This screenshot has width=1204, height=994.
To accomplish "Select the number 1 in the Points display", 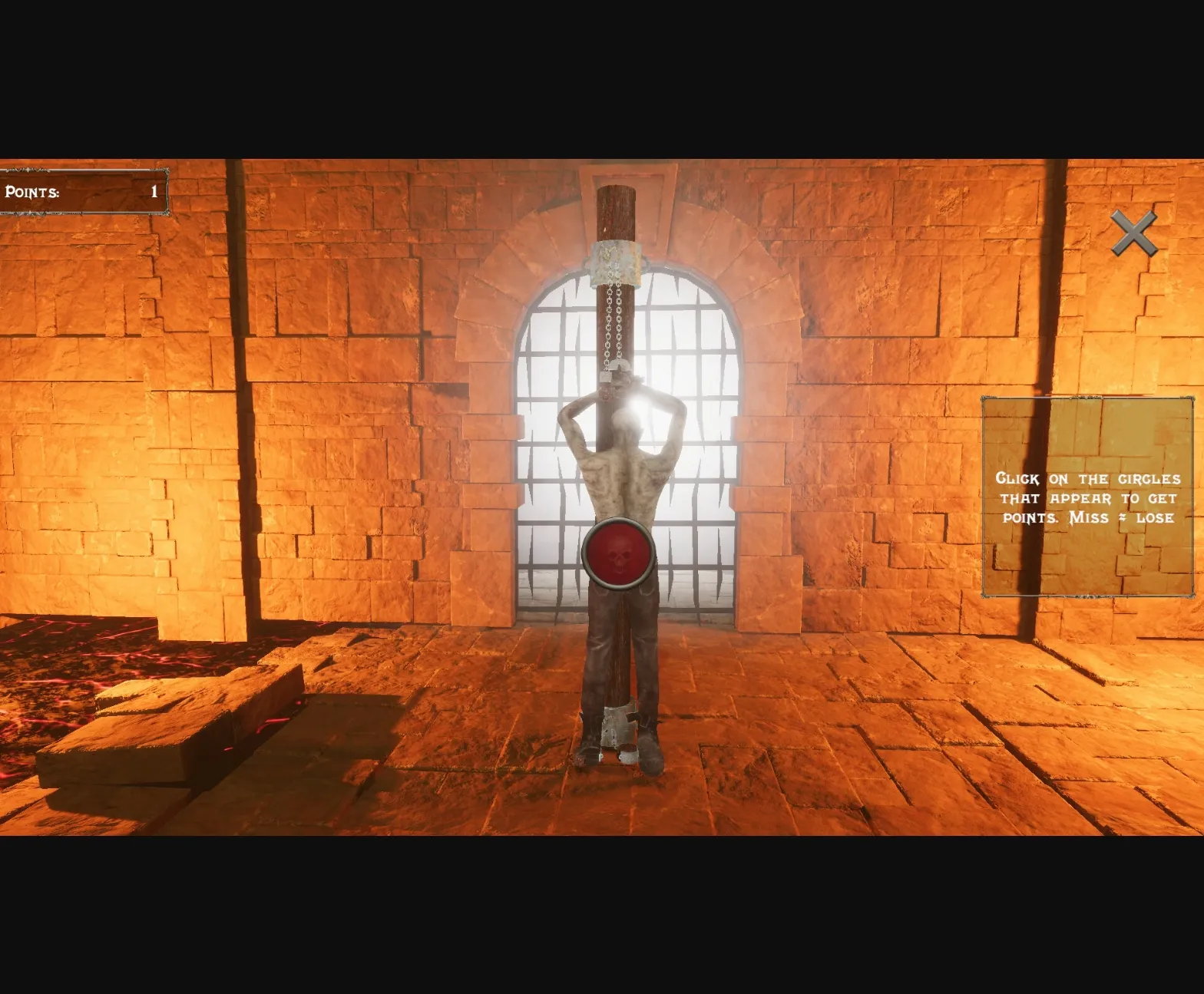I will pos(153,191).
